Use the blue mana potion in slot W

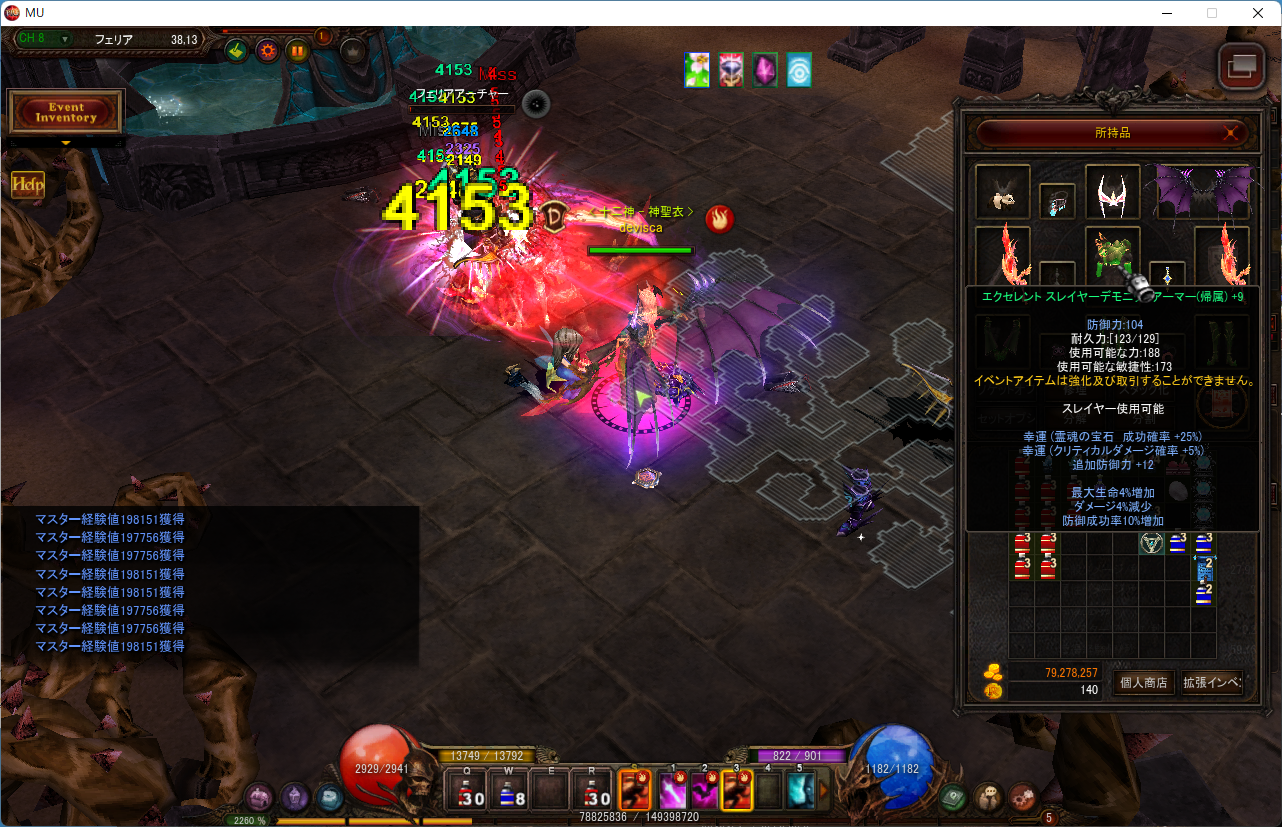pyautogui.click(x=514, y=791)
